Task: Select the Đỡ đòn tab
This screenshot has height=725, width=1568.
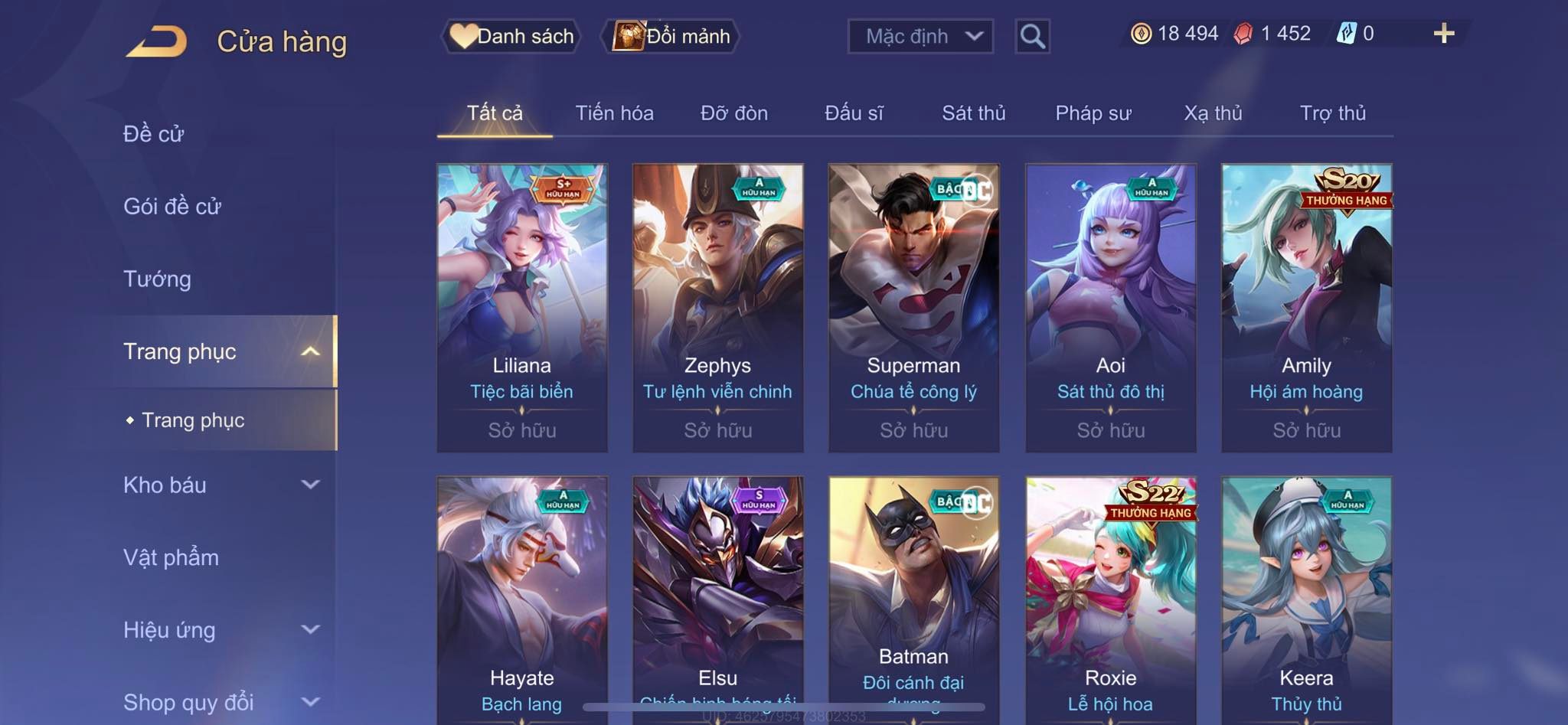Action: pyautogui.click(x=733, y=113)
